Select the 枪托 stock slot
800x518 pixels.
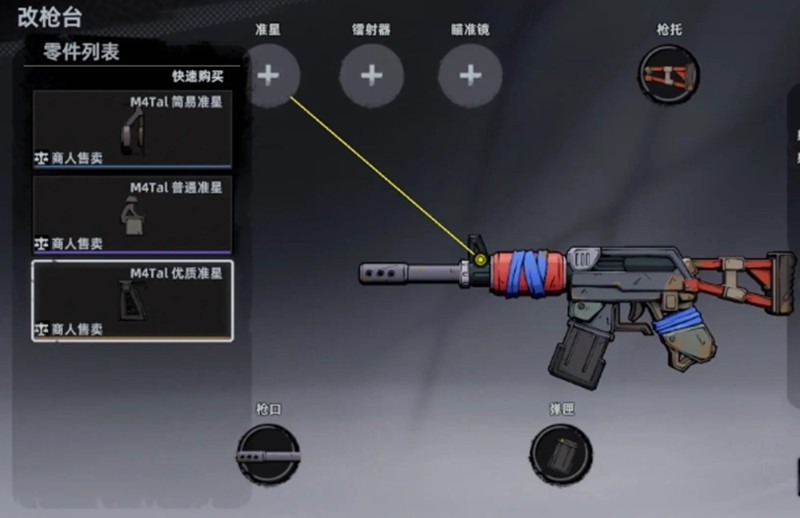click(x=668, y=74)
